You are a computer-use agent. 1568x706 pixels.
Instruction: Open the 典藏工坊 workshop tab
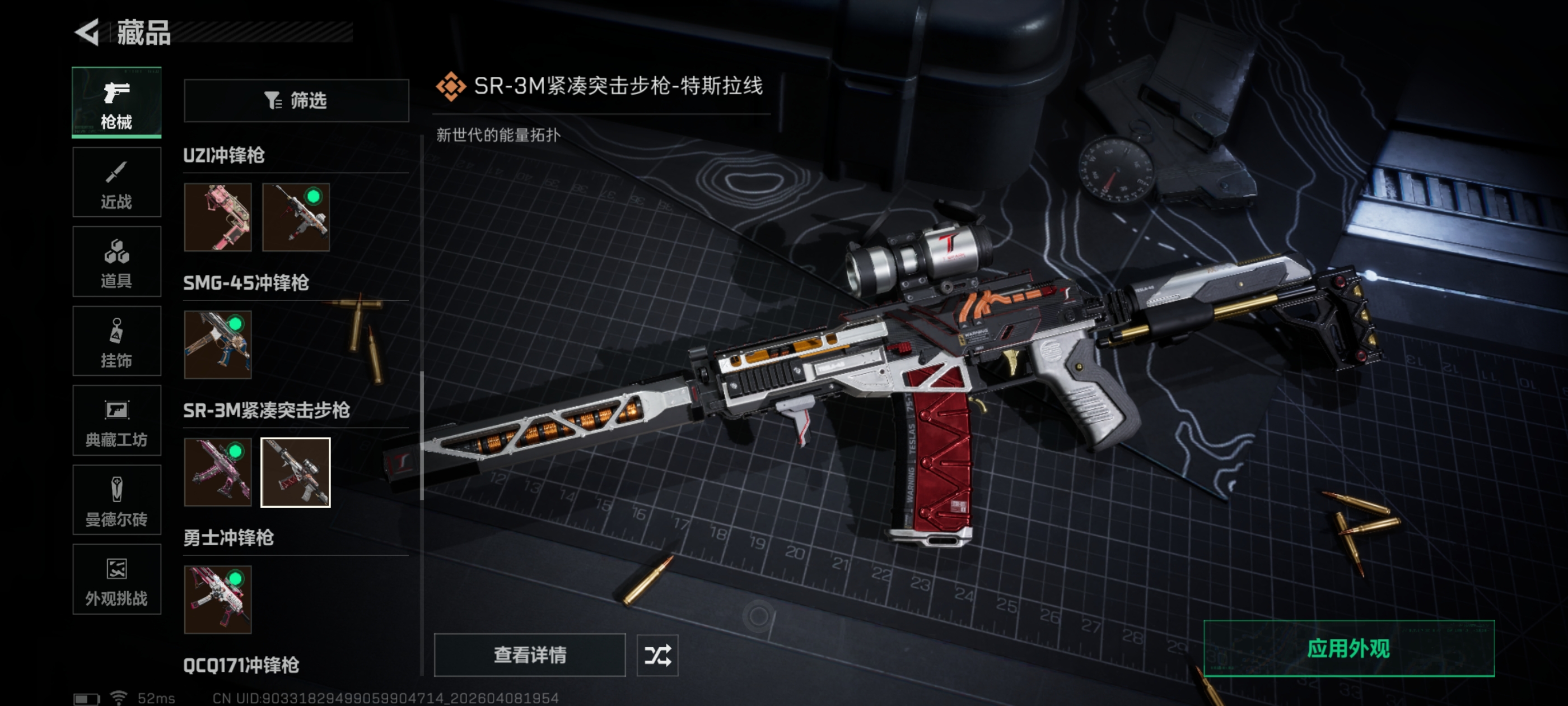click(116, 420)
